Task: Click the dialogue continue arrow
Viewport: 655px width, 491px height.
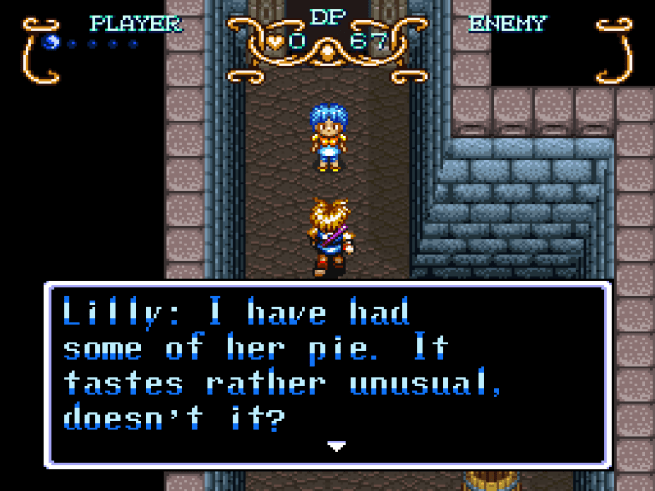Action: pyautogui.click(x=337, y=446)
